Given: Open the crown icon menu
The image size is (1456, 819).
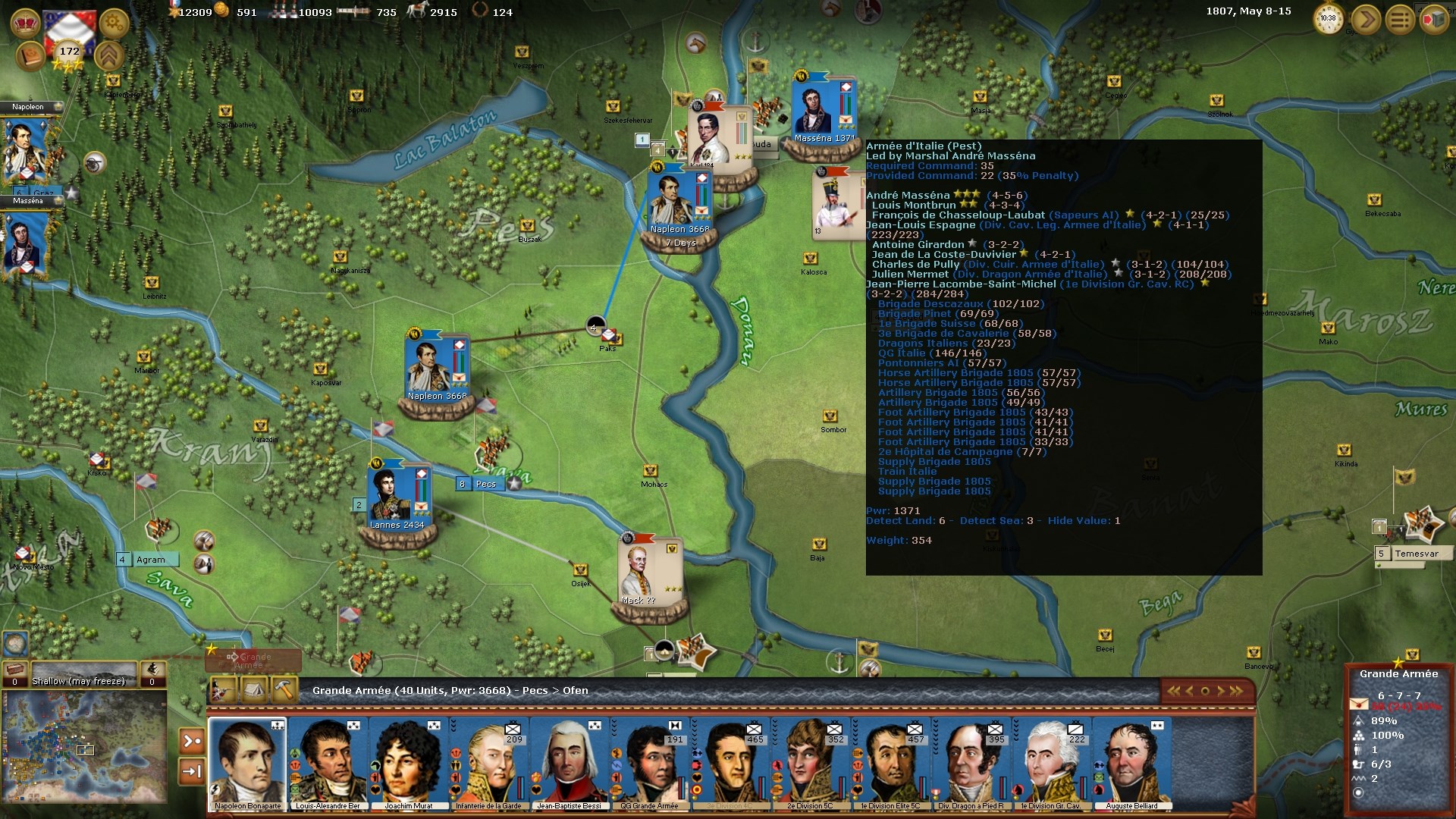Looking at the screenshot, I should [26, 23].
